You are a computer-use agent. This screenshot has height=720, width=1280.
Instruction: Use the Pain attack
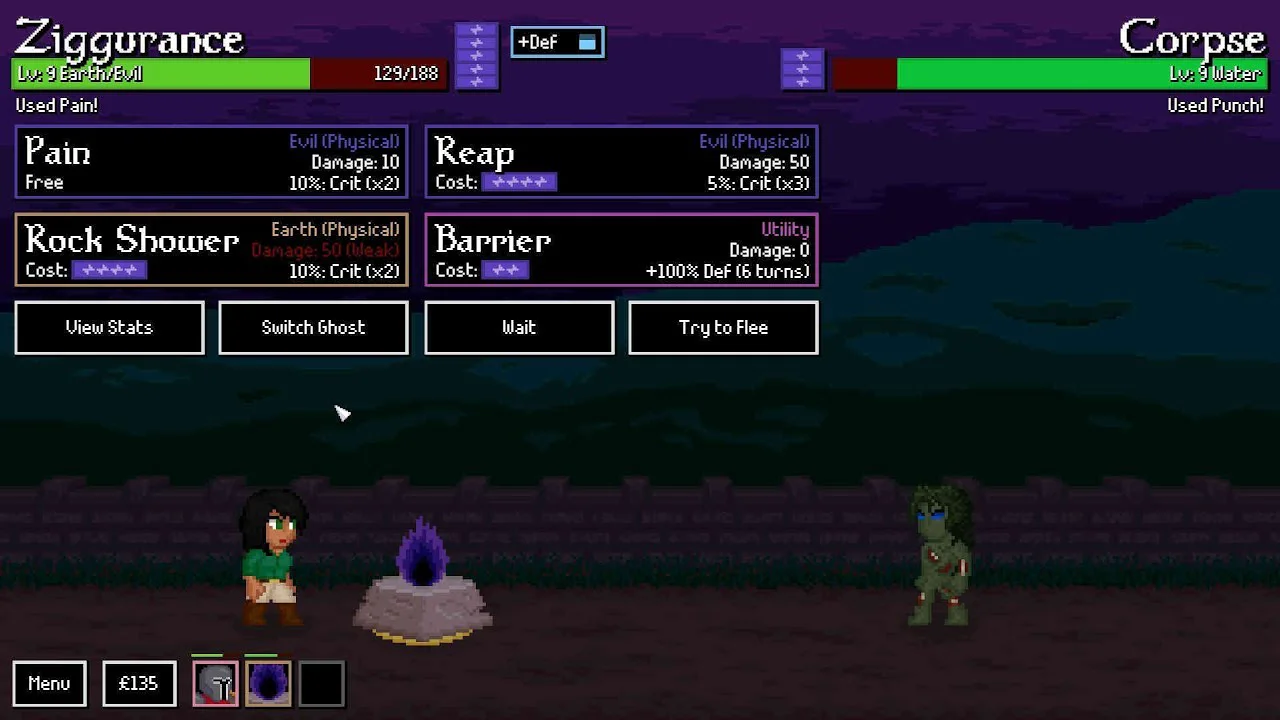pyautogui.click(x=211, y=162)
